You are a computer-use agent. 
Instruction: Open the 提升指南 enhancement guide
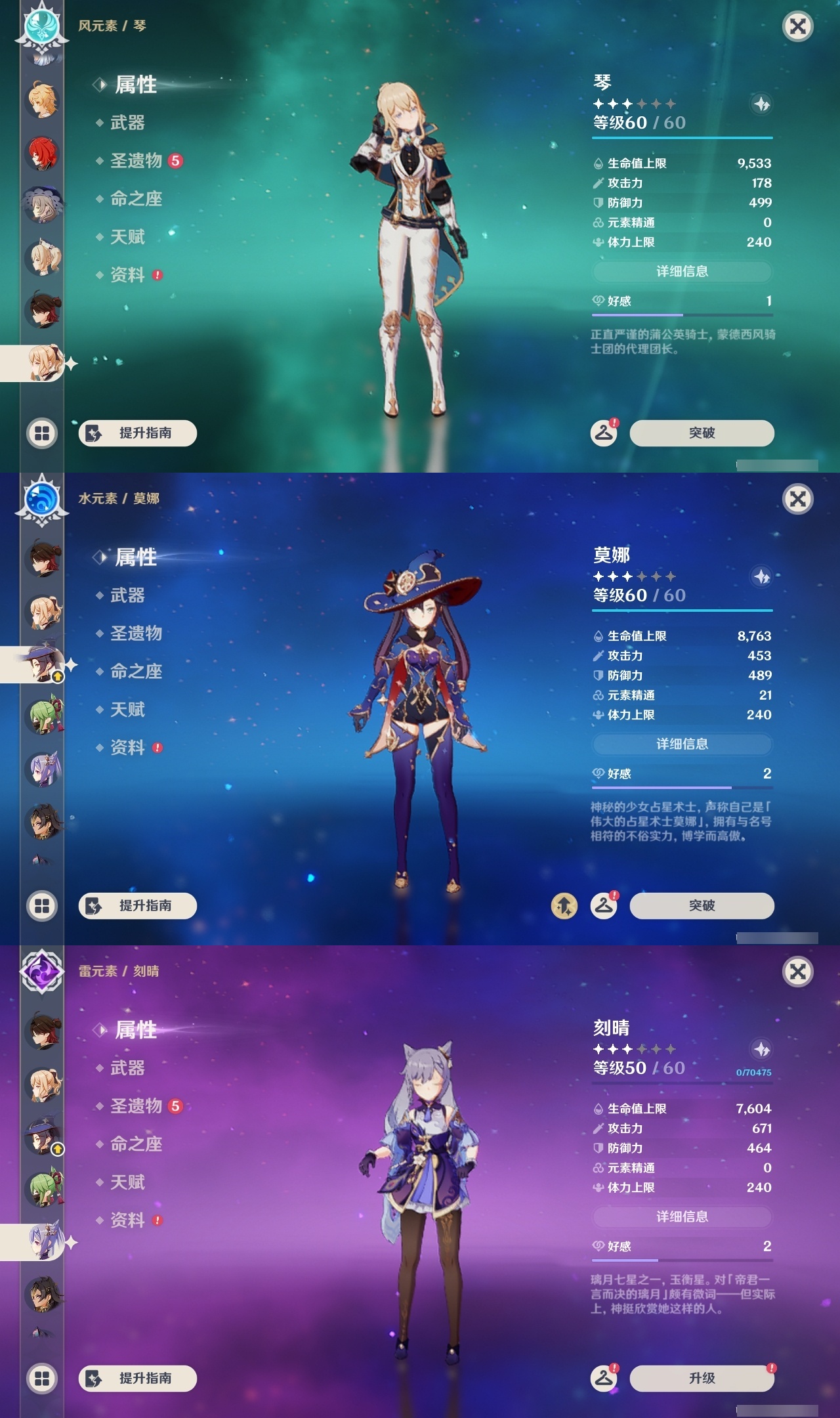[136, 433]
